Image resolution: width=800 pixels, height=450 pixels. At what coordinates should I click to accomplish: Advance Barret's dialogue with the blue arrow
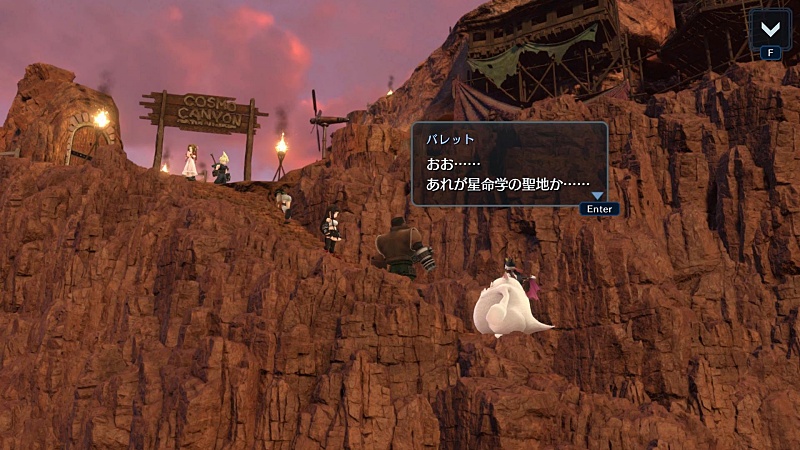point(598,196)
